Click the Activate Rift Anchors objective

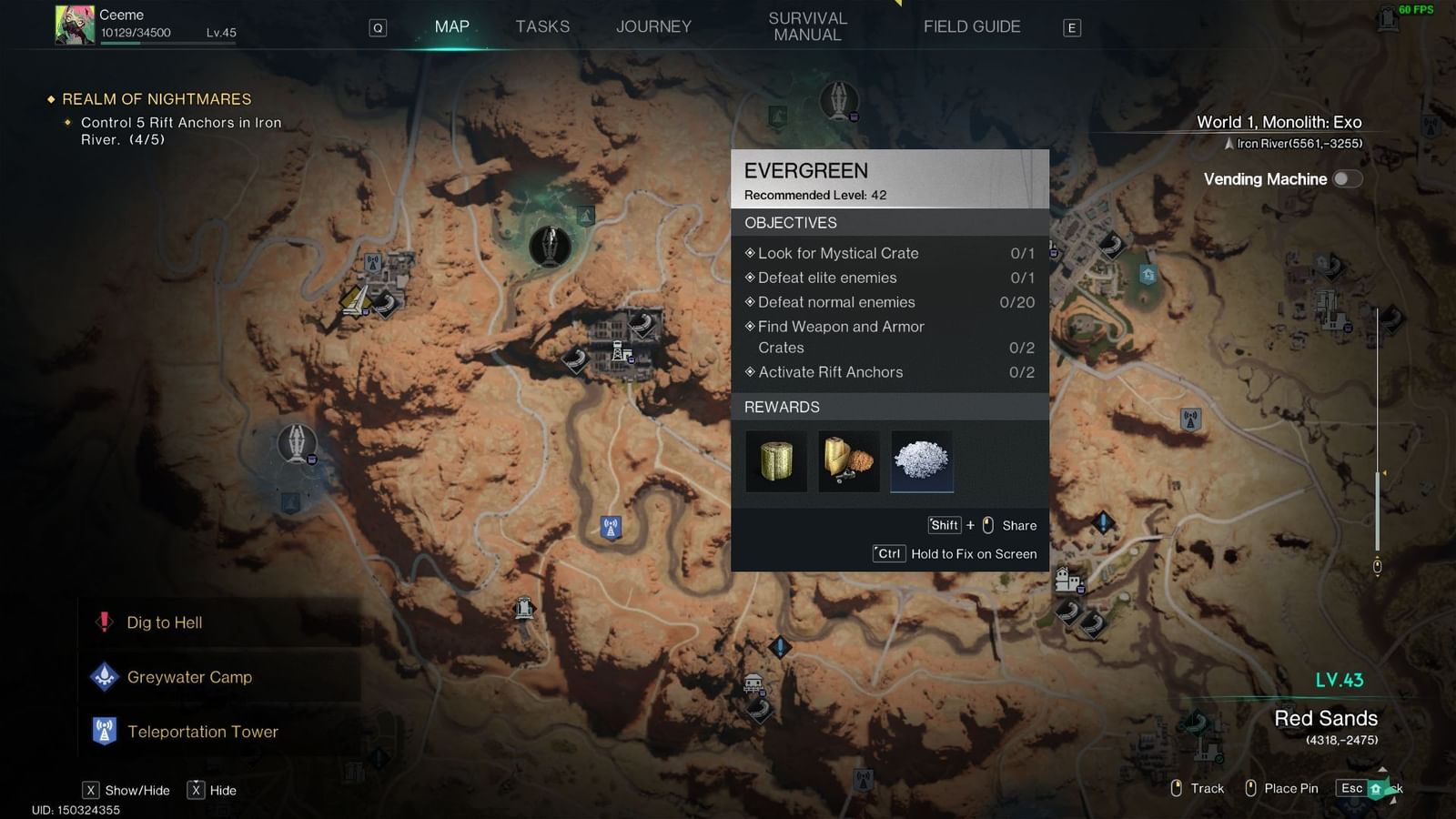[830, 372]
